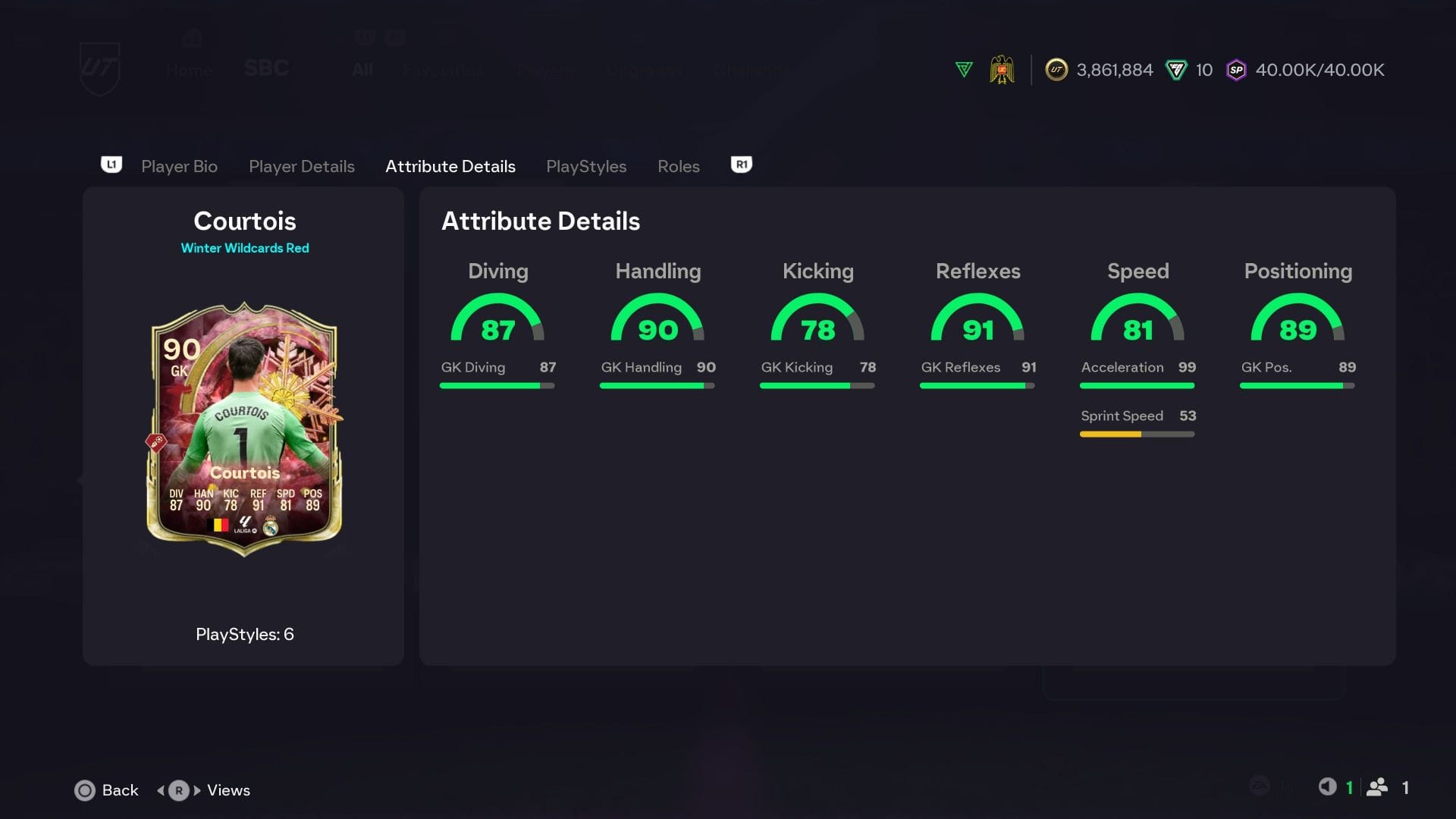Image resolution: width=1456 pixels, height=819 pixels.
Task: Click the Sprint Speed progress bar
Action: [1137, 434]
